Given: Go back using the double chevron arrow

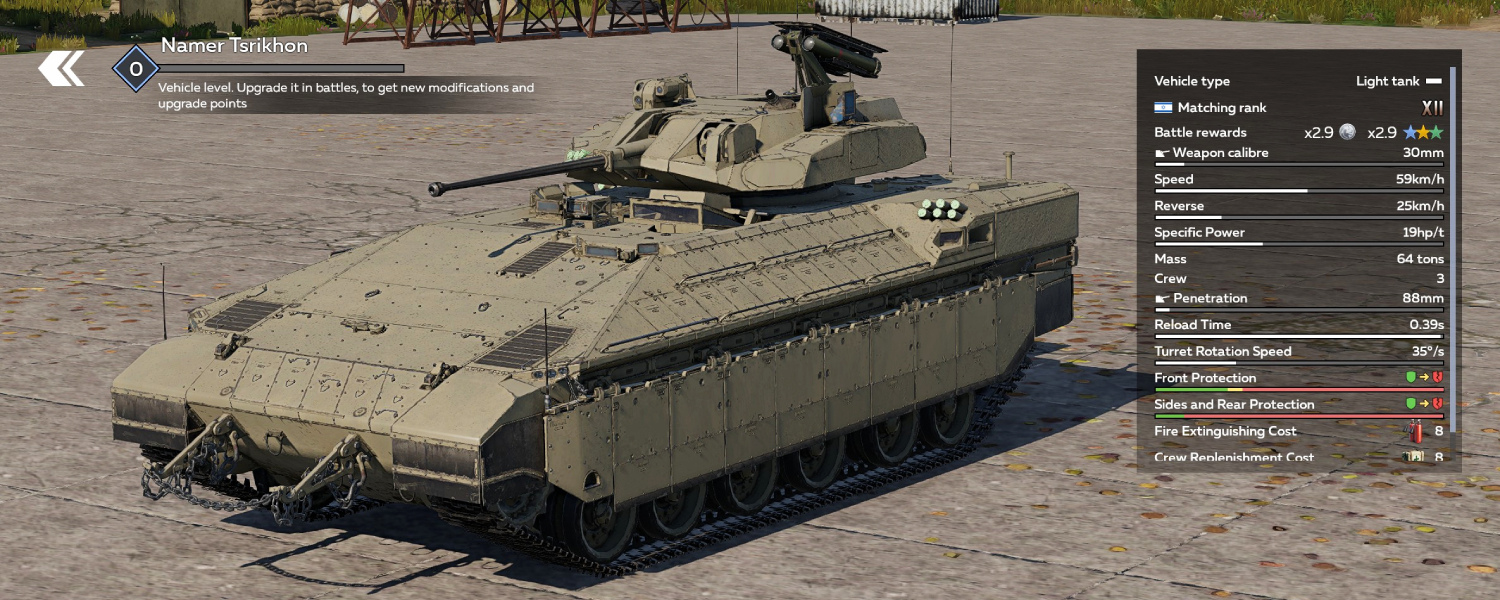Looking at the screenshot, I should coord(61,68).
